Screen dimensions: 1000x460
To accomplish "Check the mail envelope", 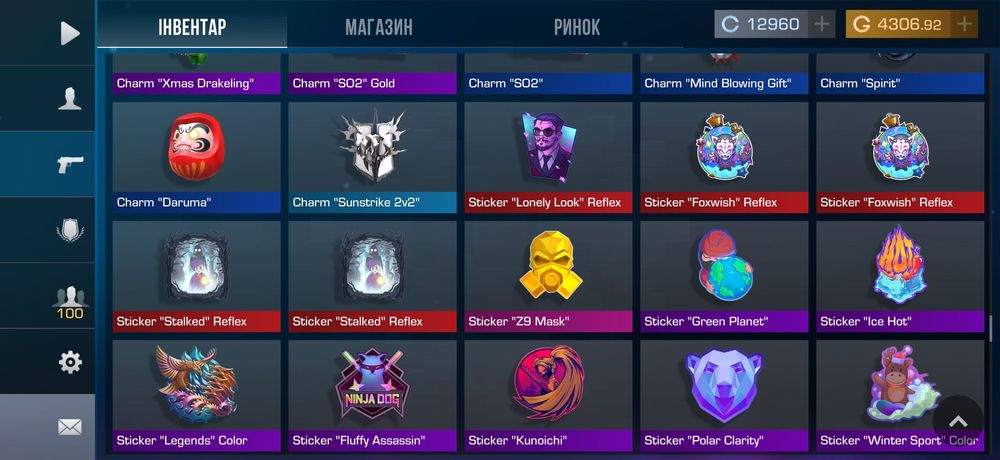I will pos(69,427).
